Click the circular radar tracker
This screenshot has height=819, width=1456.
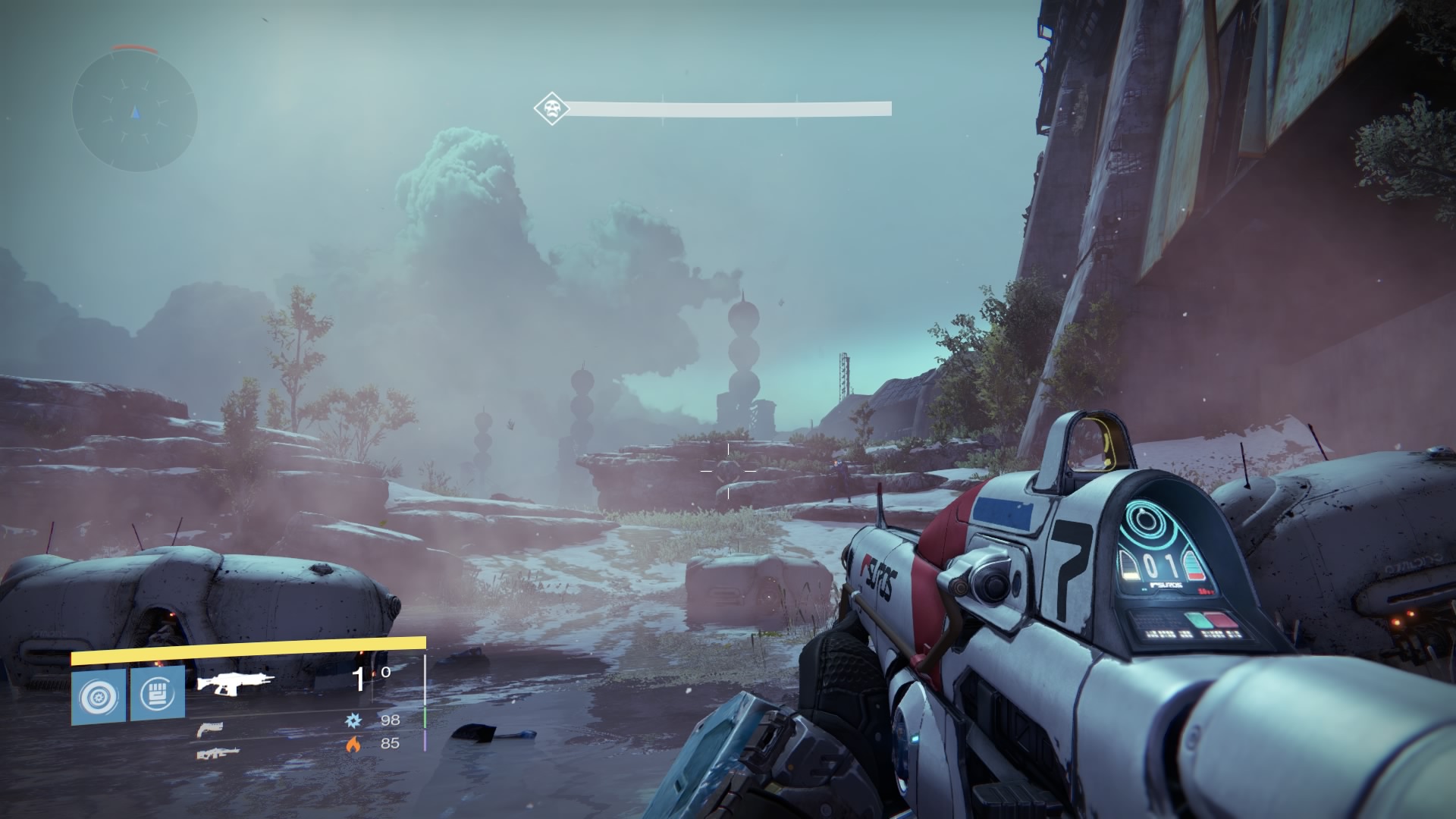click(135, 113)
